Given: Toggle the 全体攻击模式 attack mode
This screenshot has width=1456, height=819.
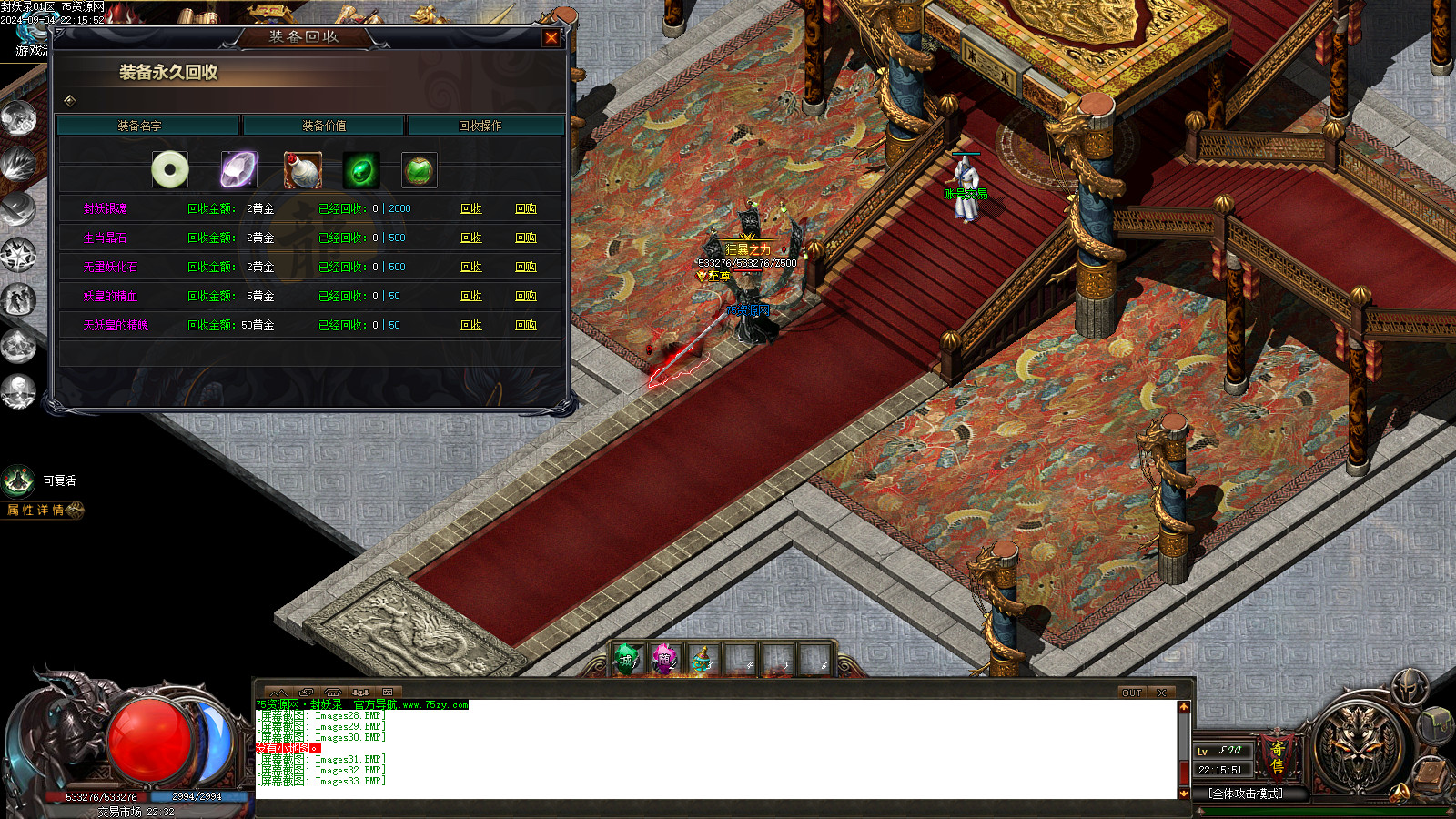Looking at the screenshot, I should pos(1245,794).
